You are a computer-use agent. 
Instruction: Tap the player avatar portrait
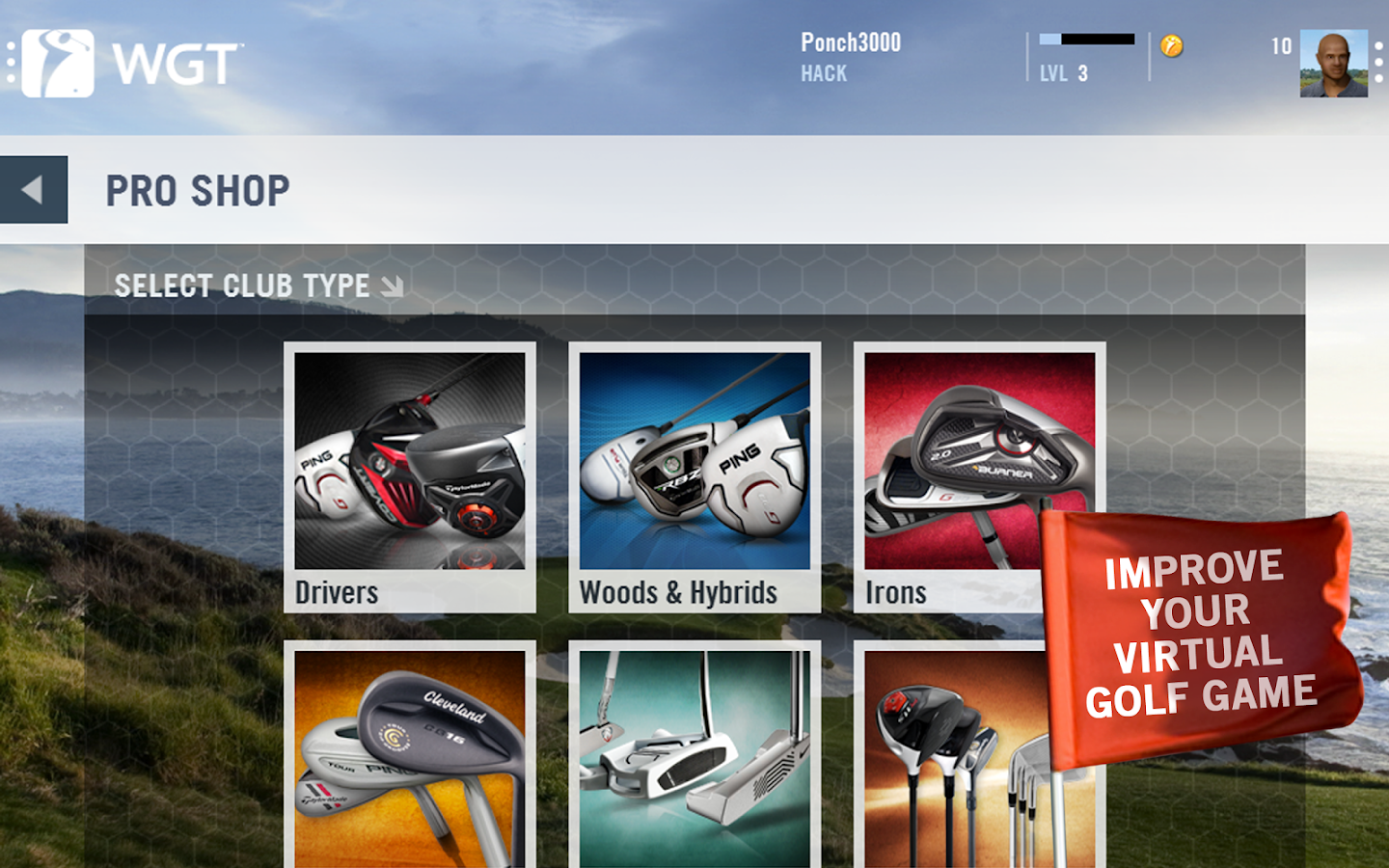pos(1333,64)
